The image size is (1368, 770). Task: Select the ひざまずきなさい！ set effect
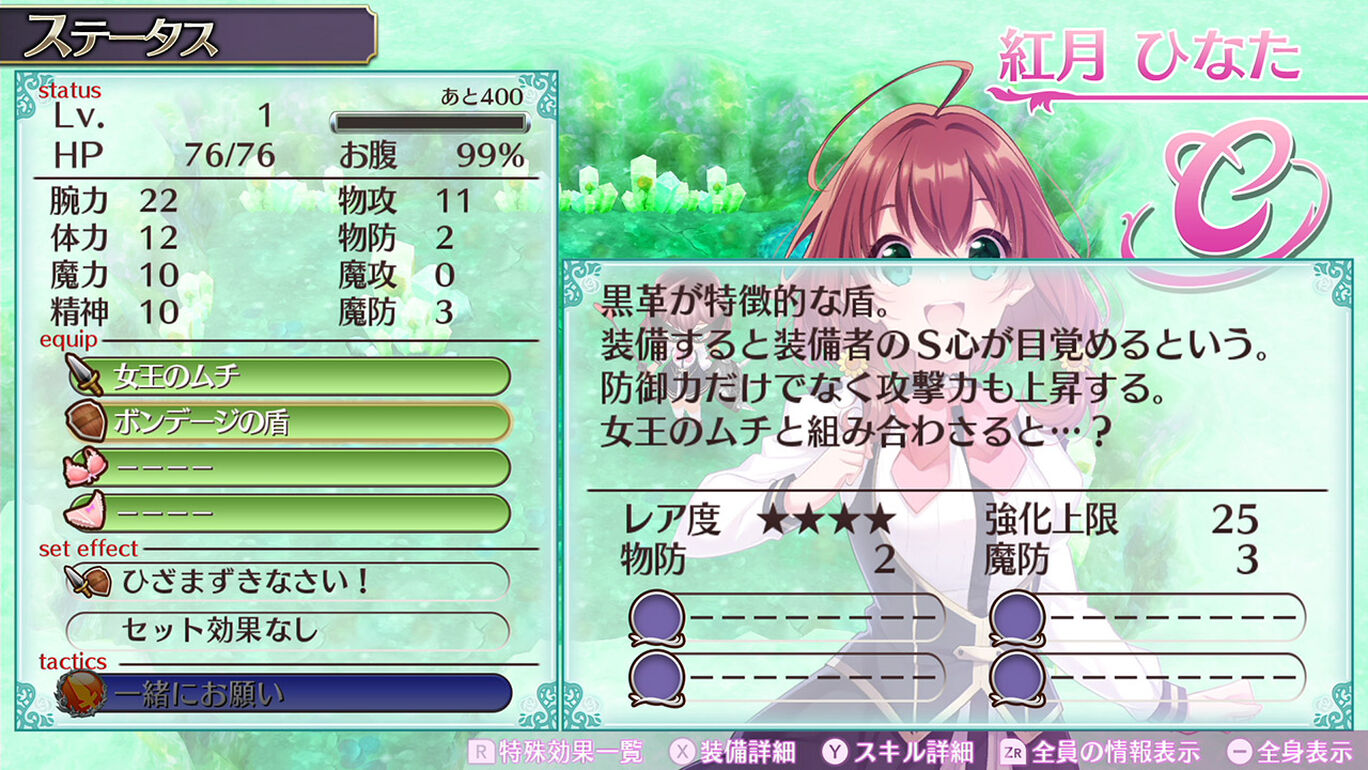coord(288,581)
